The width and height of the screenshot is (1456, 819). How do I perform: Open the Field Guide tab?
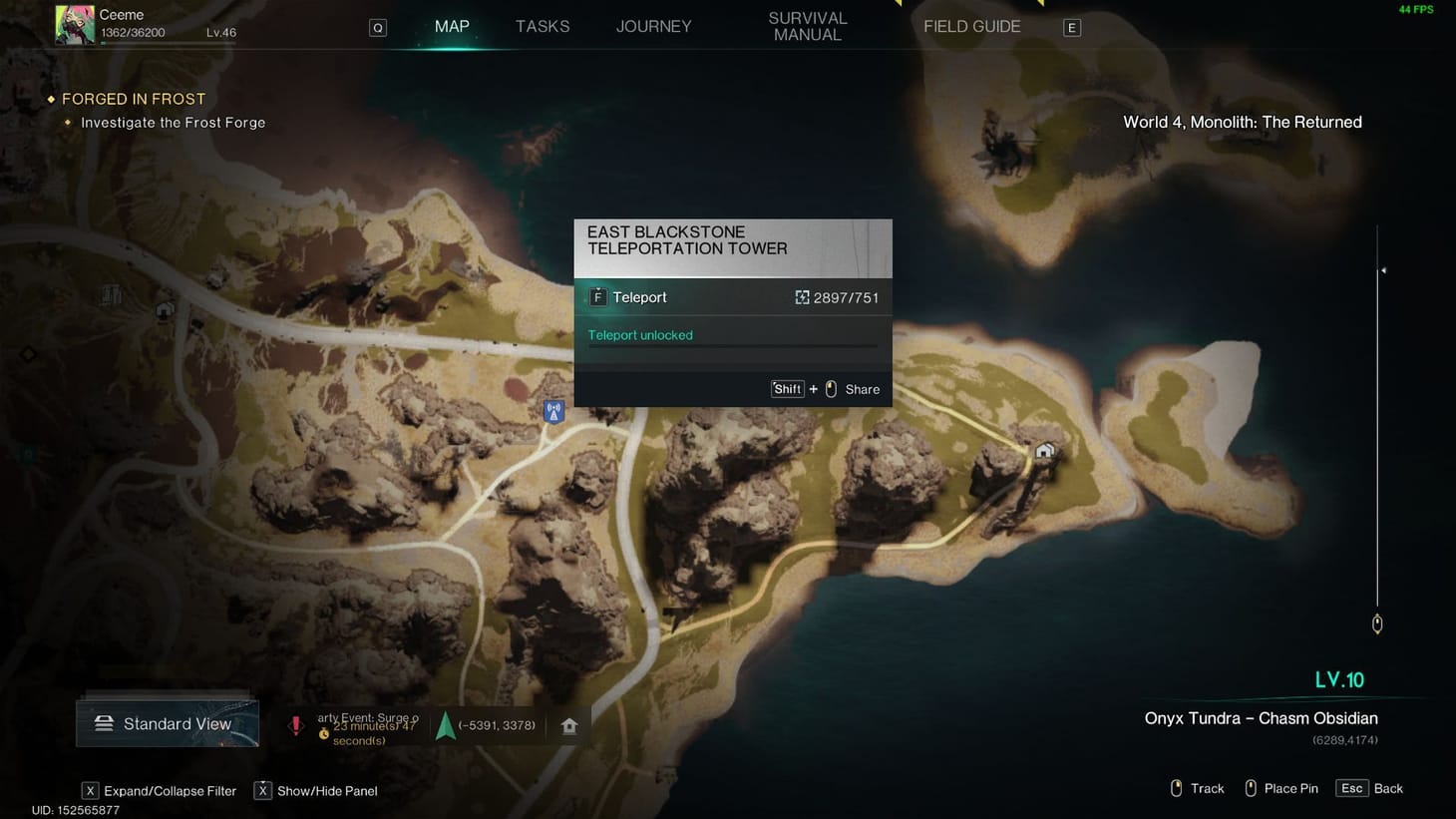(971, 26)
